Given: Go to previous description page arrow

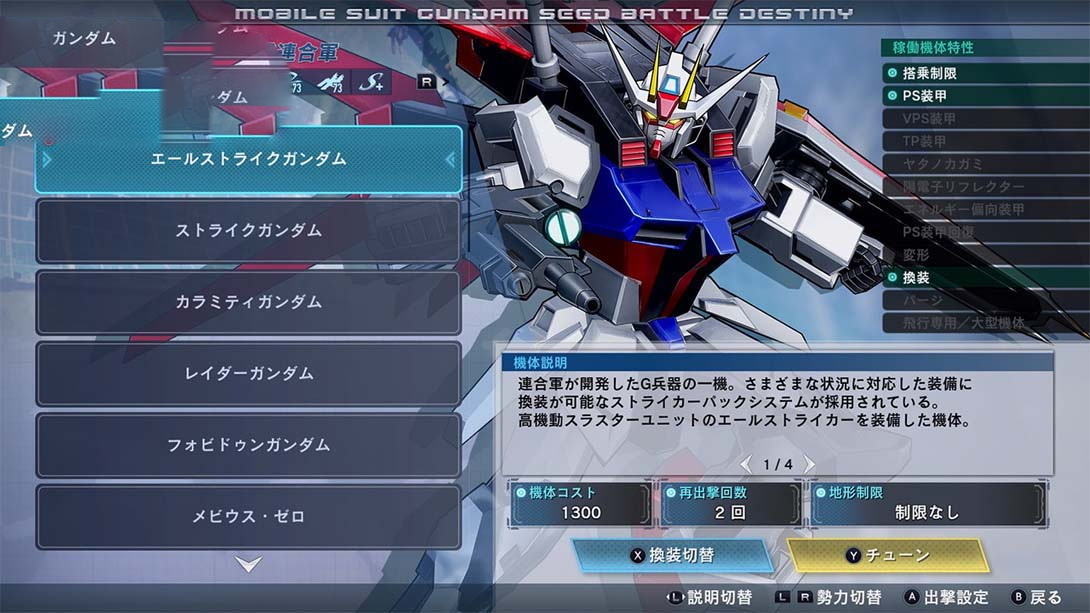Looking at the screenshot, I should pos(745,465).
